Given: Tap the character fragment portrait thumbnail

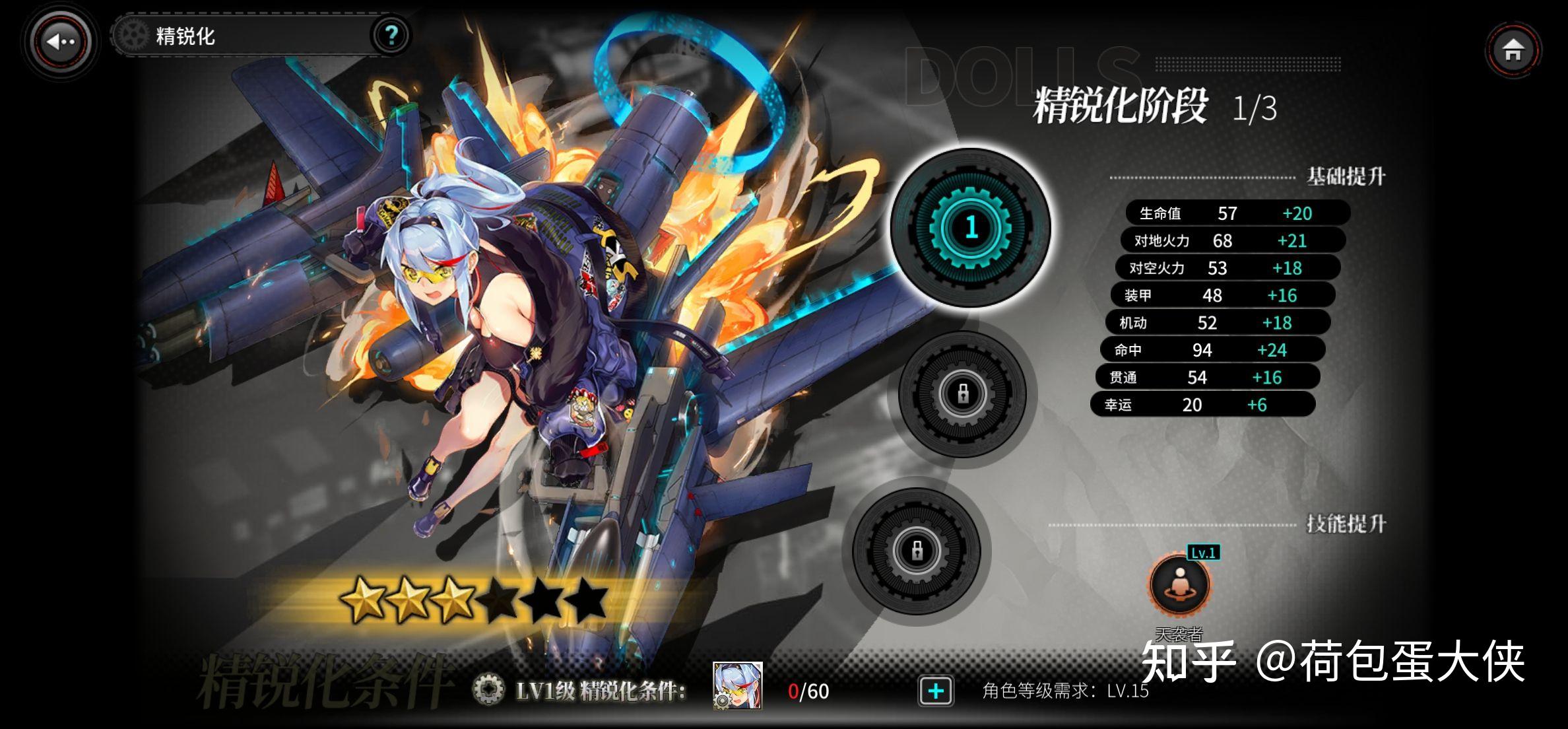Looking at the screenshot, I should click(737, 686).
